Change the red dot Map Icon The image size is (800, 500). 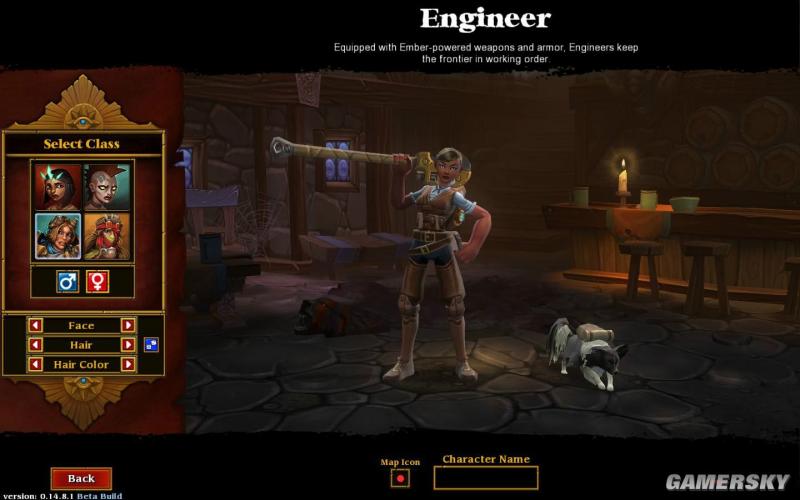pos(400,478)
